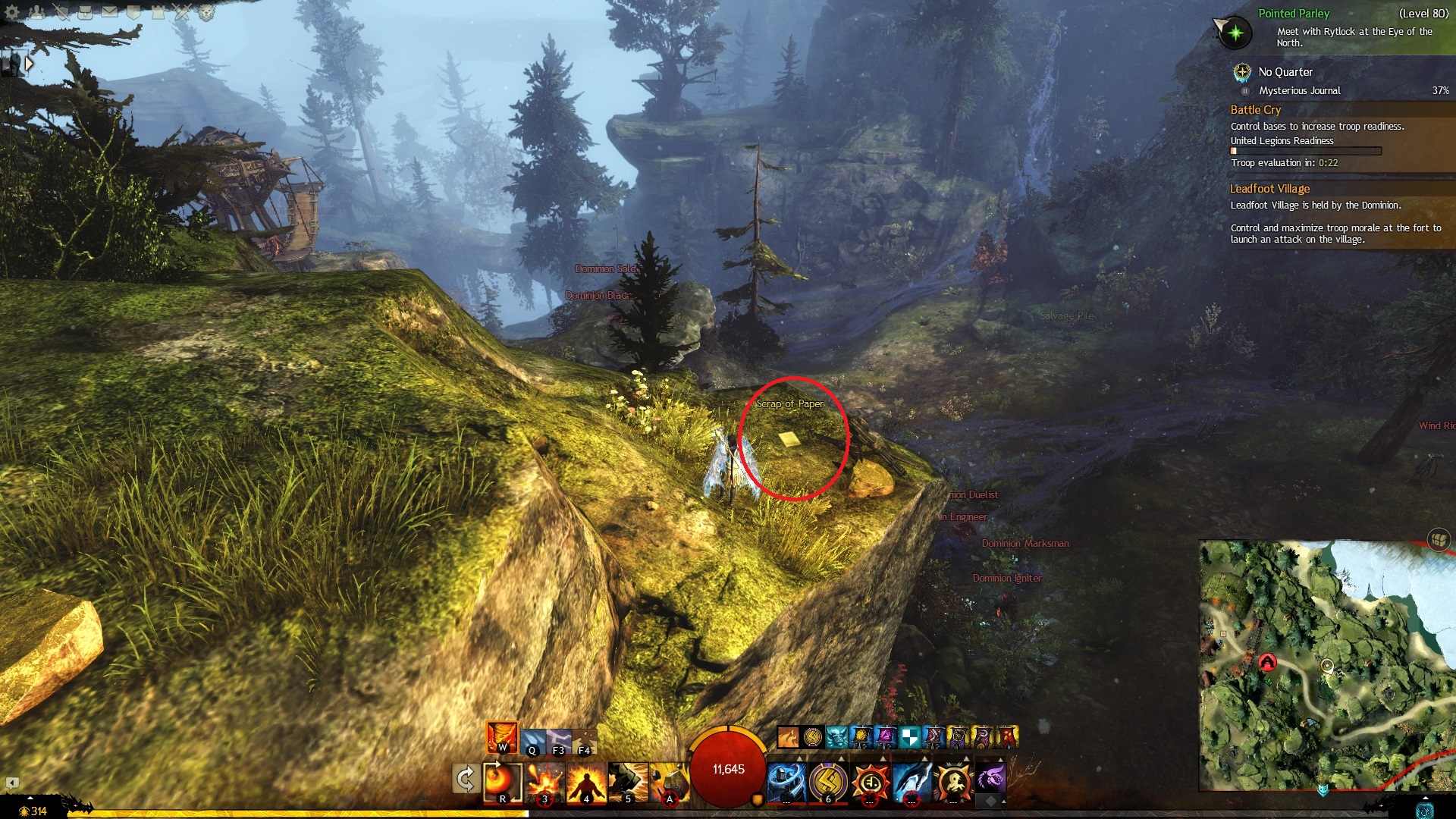Switch to fire attunement tornado icon
The height and width of the screenshot is (819, 1456).
coord(502,736)
